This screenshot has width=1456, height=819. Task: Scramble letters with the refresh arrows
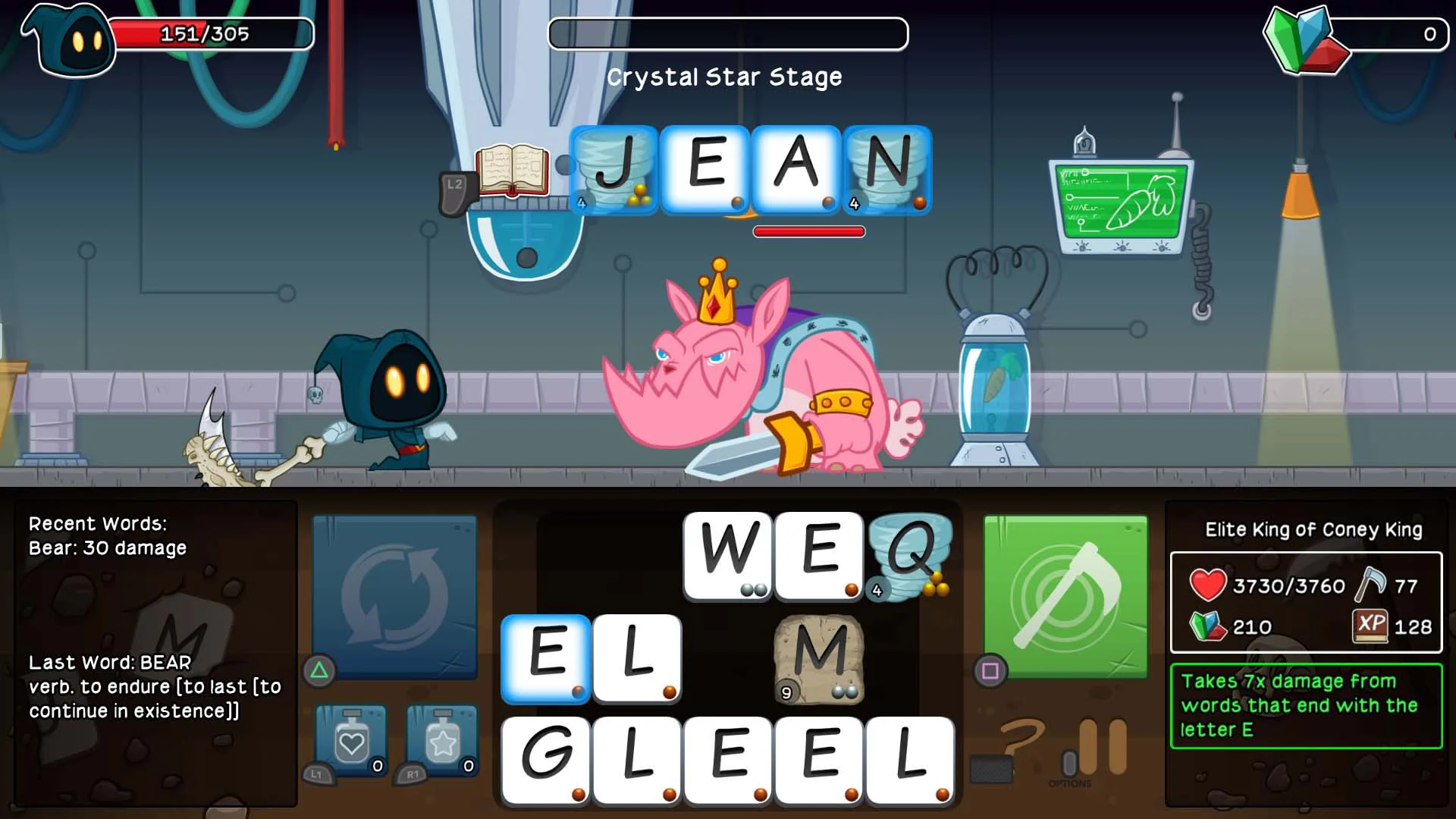[x=394, y=595]
